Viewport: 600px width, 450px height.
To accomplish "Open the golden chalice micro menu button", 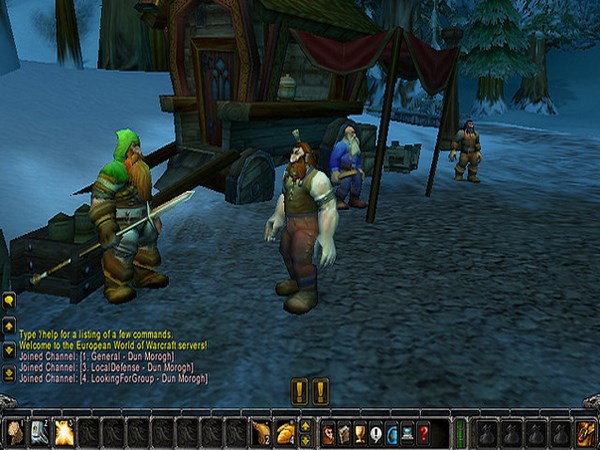I will [x=360, y=433].
